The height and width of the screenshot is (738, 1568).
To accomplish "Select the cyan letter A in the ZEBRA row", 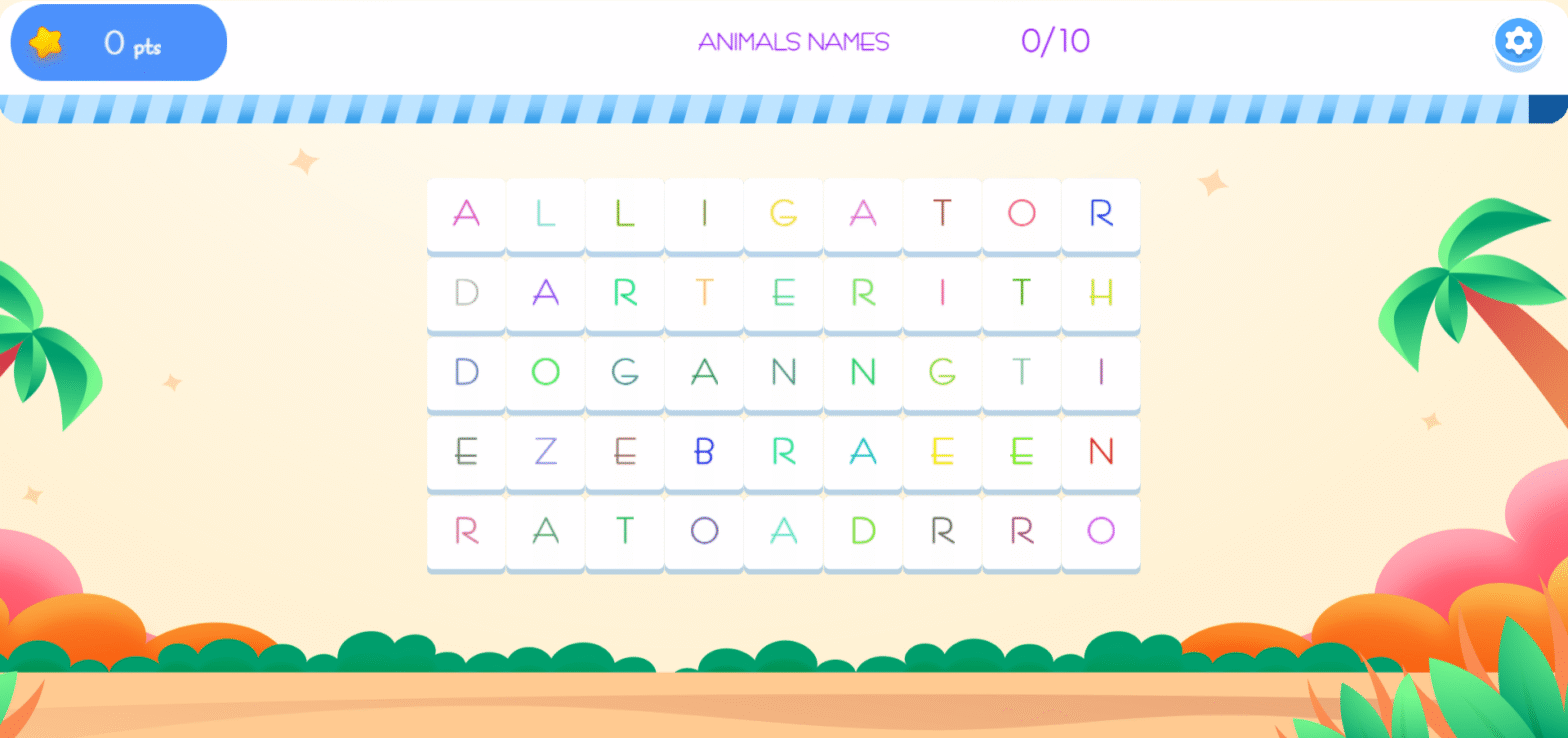I will 861,453.
